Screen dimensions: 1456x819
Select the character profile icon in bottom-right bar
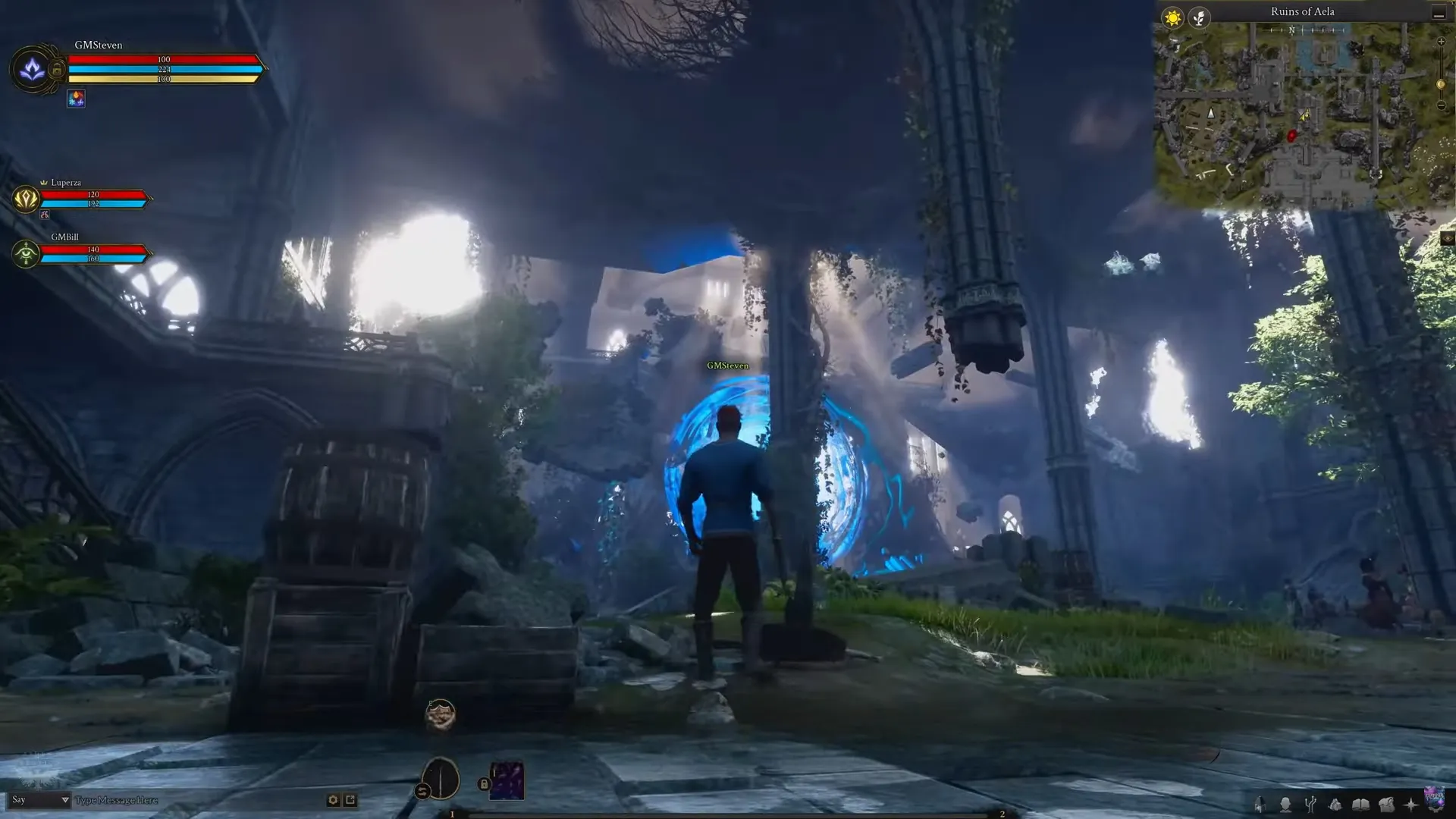click(1287, 805)
